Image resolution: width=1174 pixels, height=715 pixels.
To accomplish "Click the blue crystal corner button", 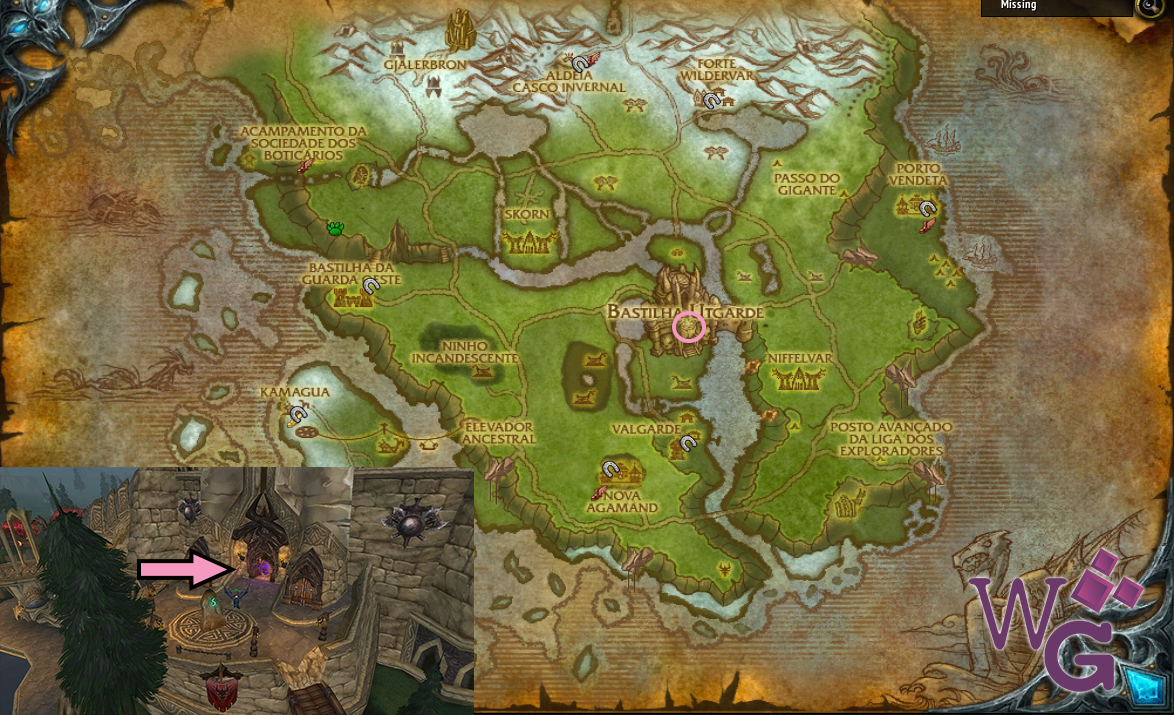I will 1141,686.
